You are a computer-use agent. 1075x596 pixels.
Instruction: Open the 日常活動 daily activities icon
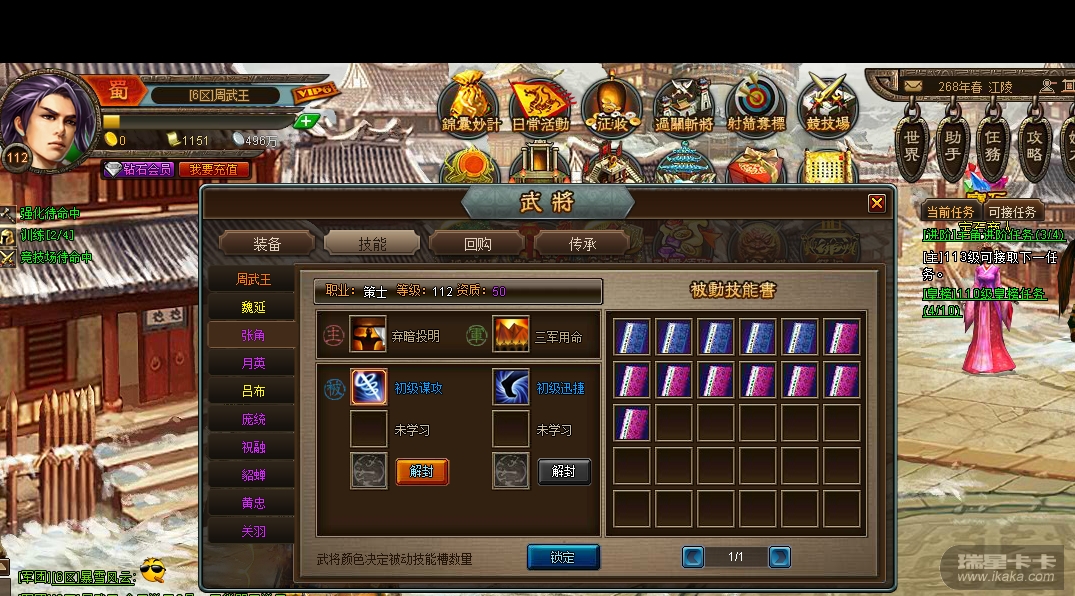541,106
